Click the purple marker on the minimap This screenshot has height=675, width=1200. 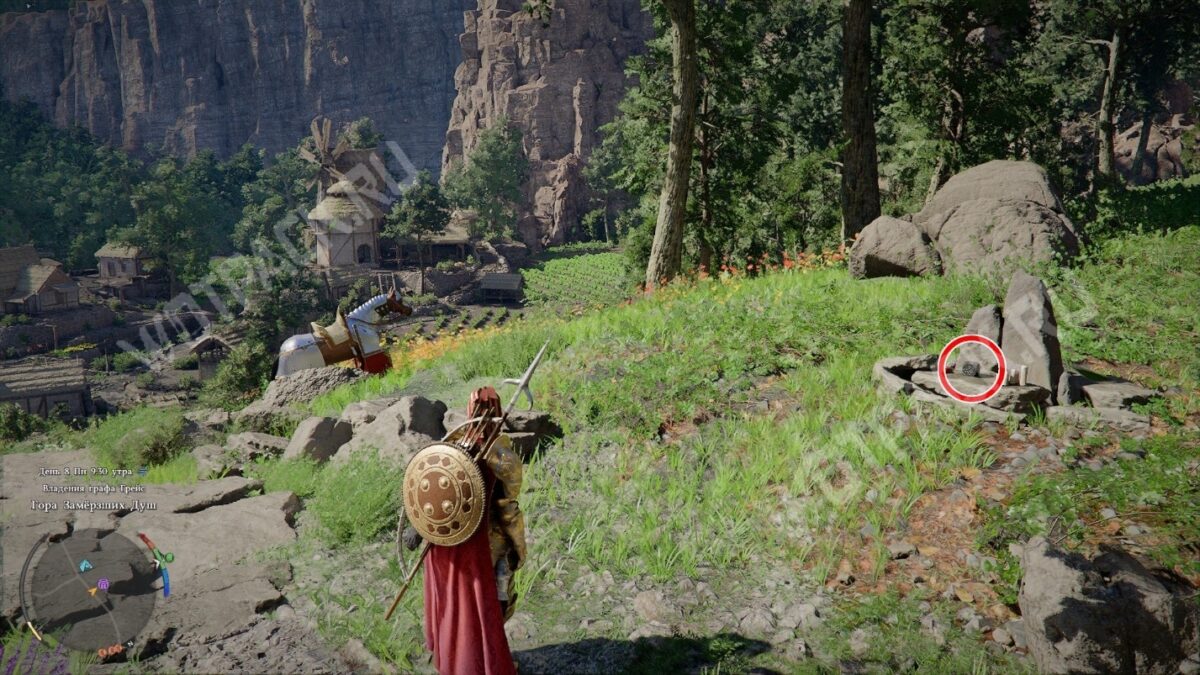pos(103,584)
